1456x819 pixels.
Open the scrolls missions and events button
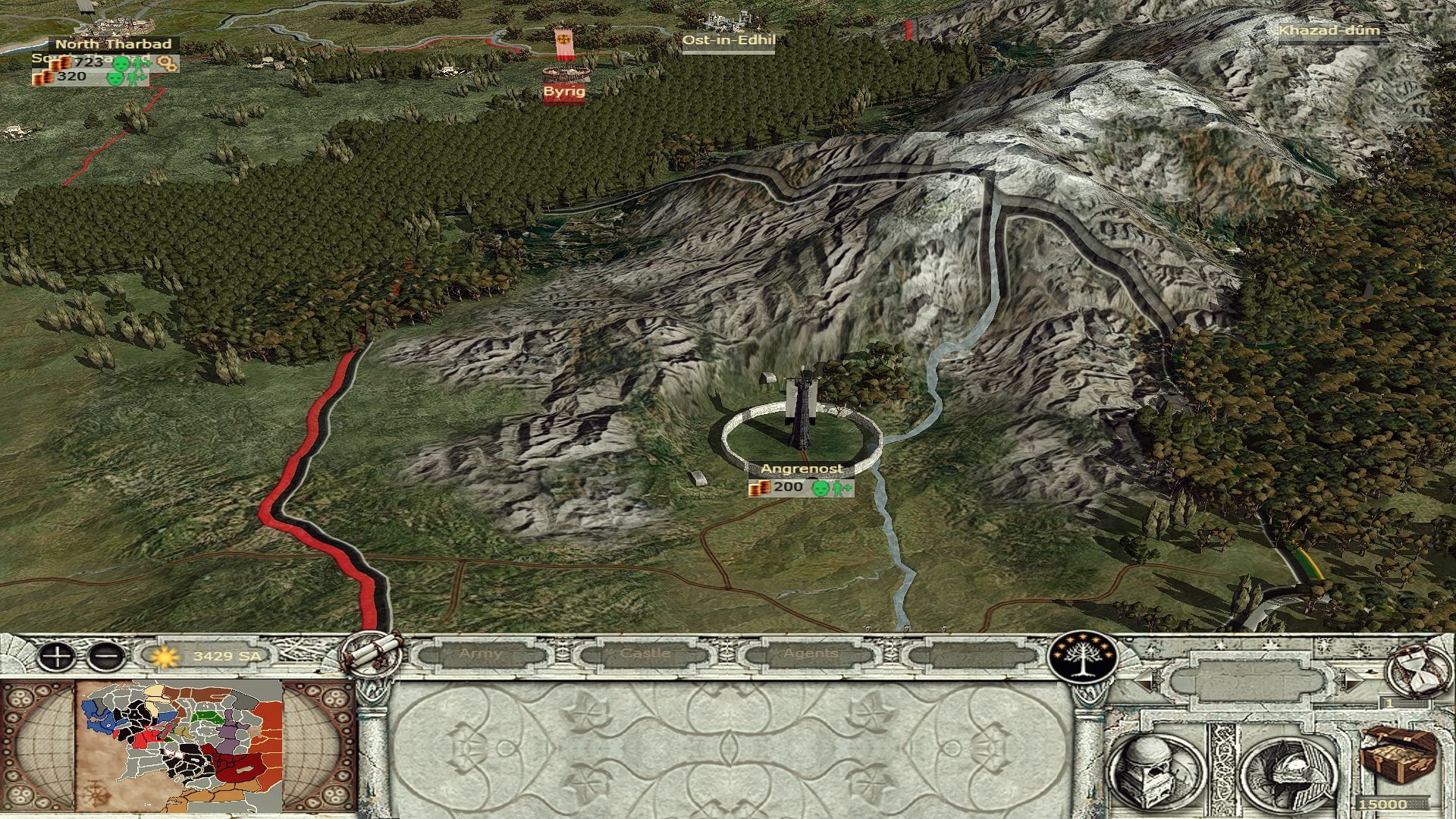pyautogui.click(x=372, y=653)
